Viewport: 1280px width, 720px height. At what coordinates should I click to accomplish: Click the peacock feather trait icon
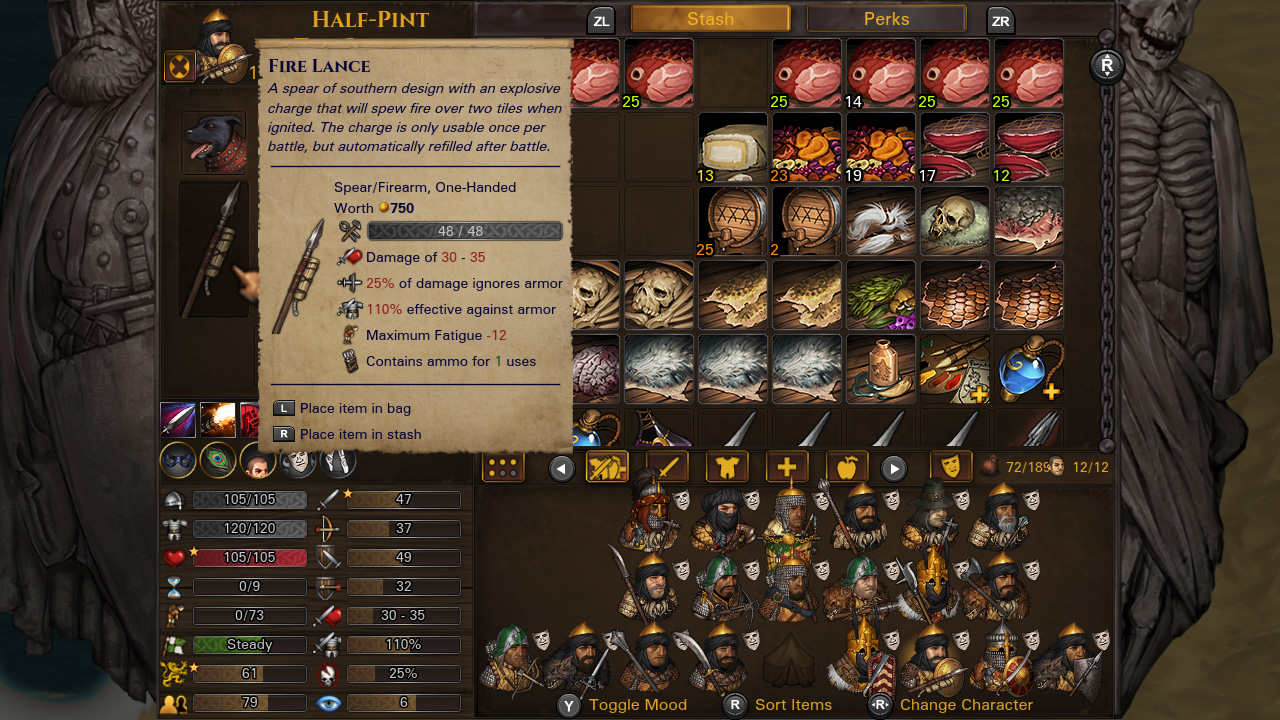[218, 461]
